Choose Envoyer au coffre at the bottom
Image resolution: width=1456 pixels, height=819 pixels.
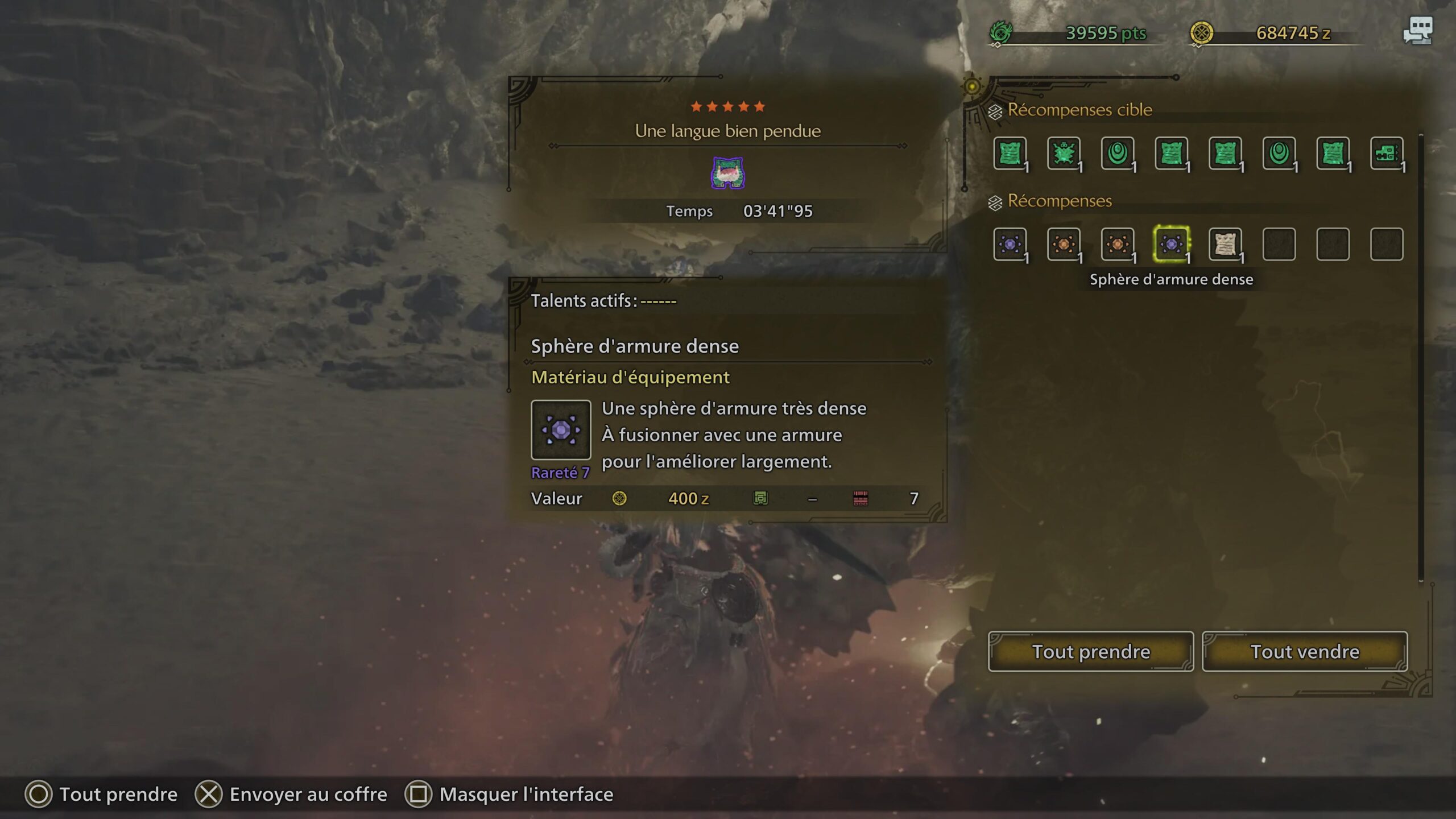click(307, 794)
